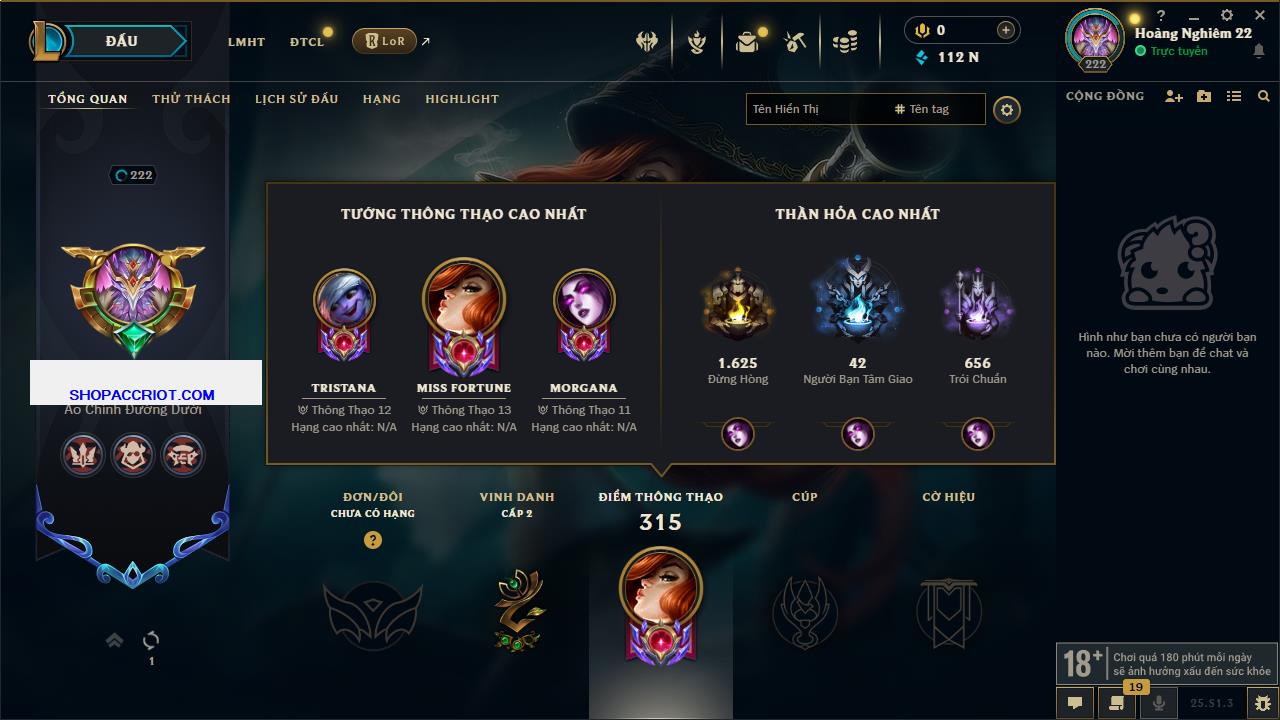This screenshot has height=720, width=1280.
Task: Open the LMHT game tab
Action: coord(246,42)
